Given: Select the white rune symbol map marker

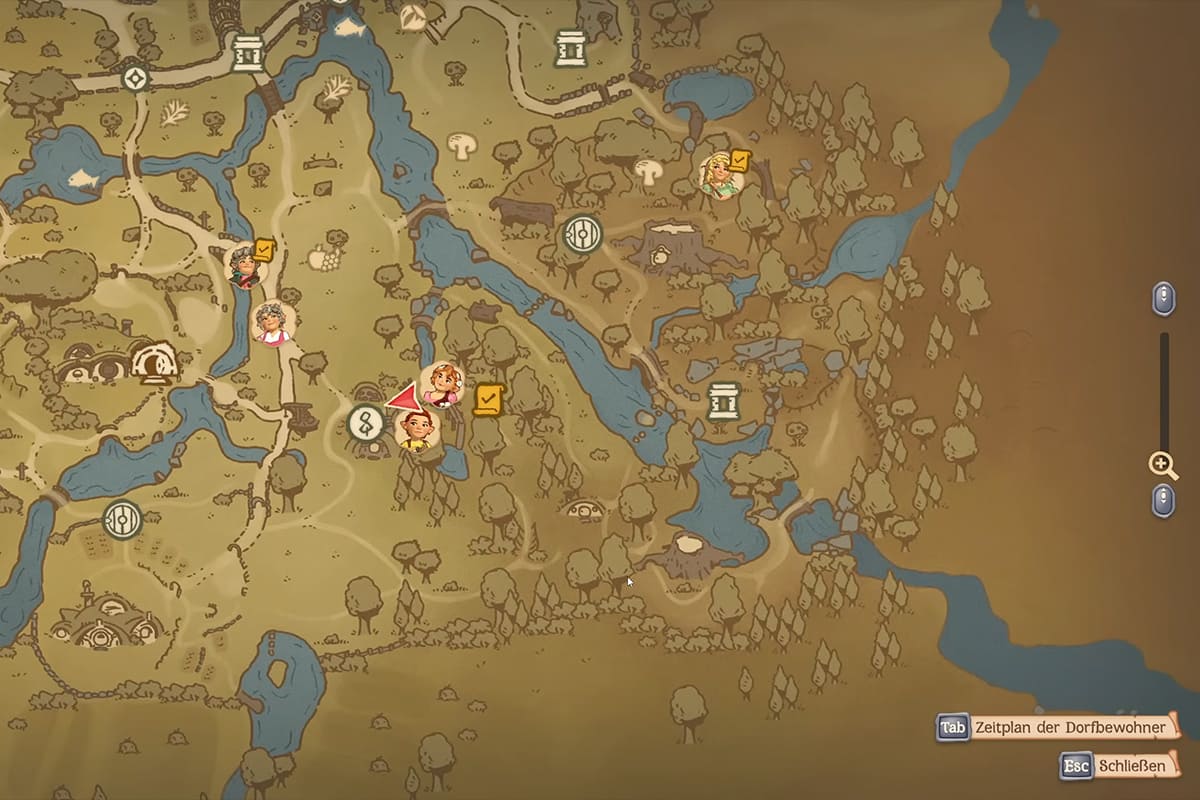Looking at the screenshot, I should [x=366, y=424].
